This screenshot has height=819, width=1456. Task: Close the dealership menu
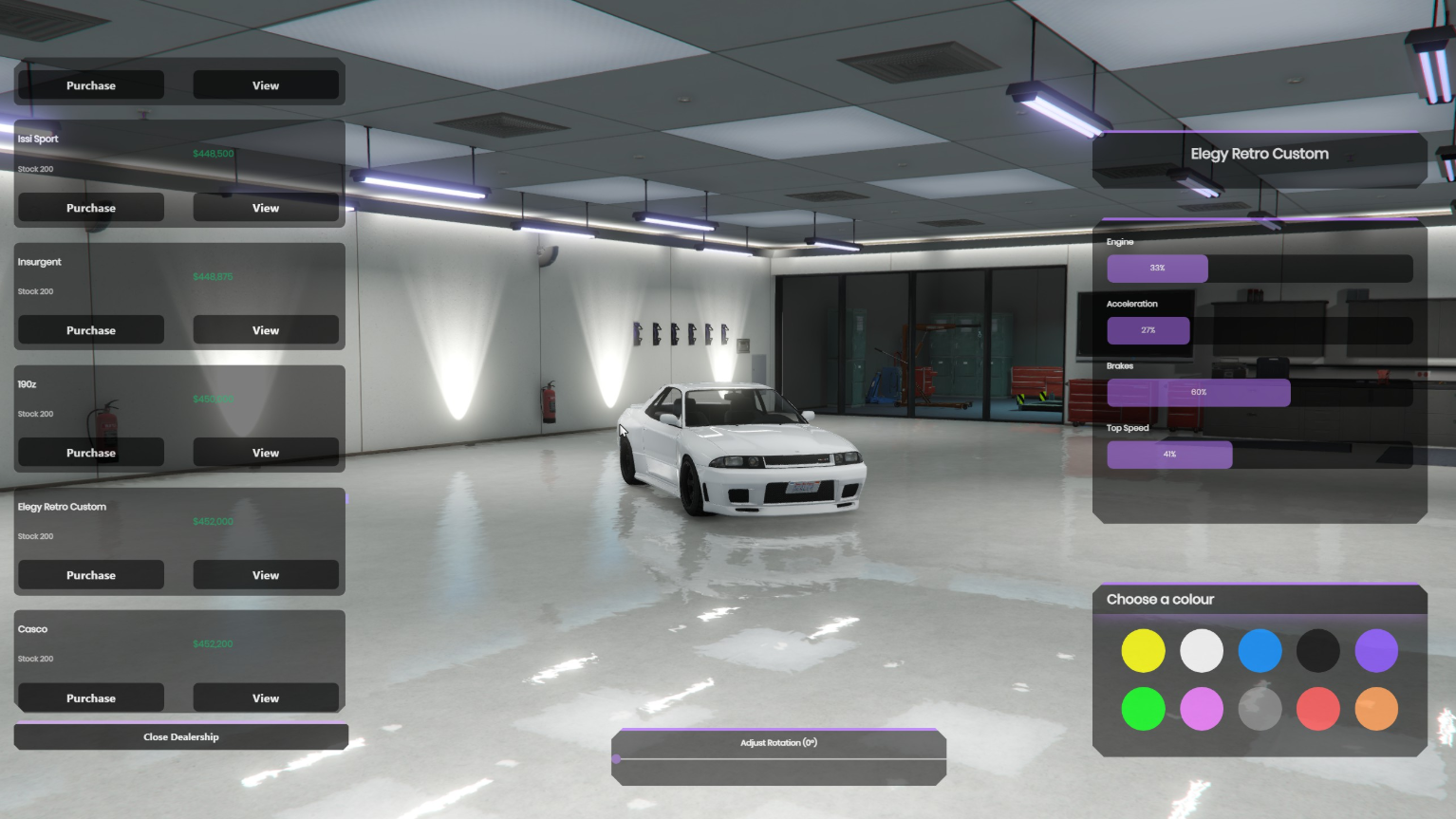[181, 737]
